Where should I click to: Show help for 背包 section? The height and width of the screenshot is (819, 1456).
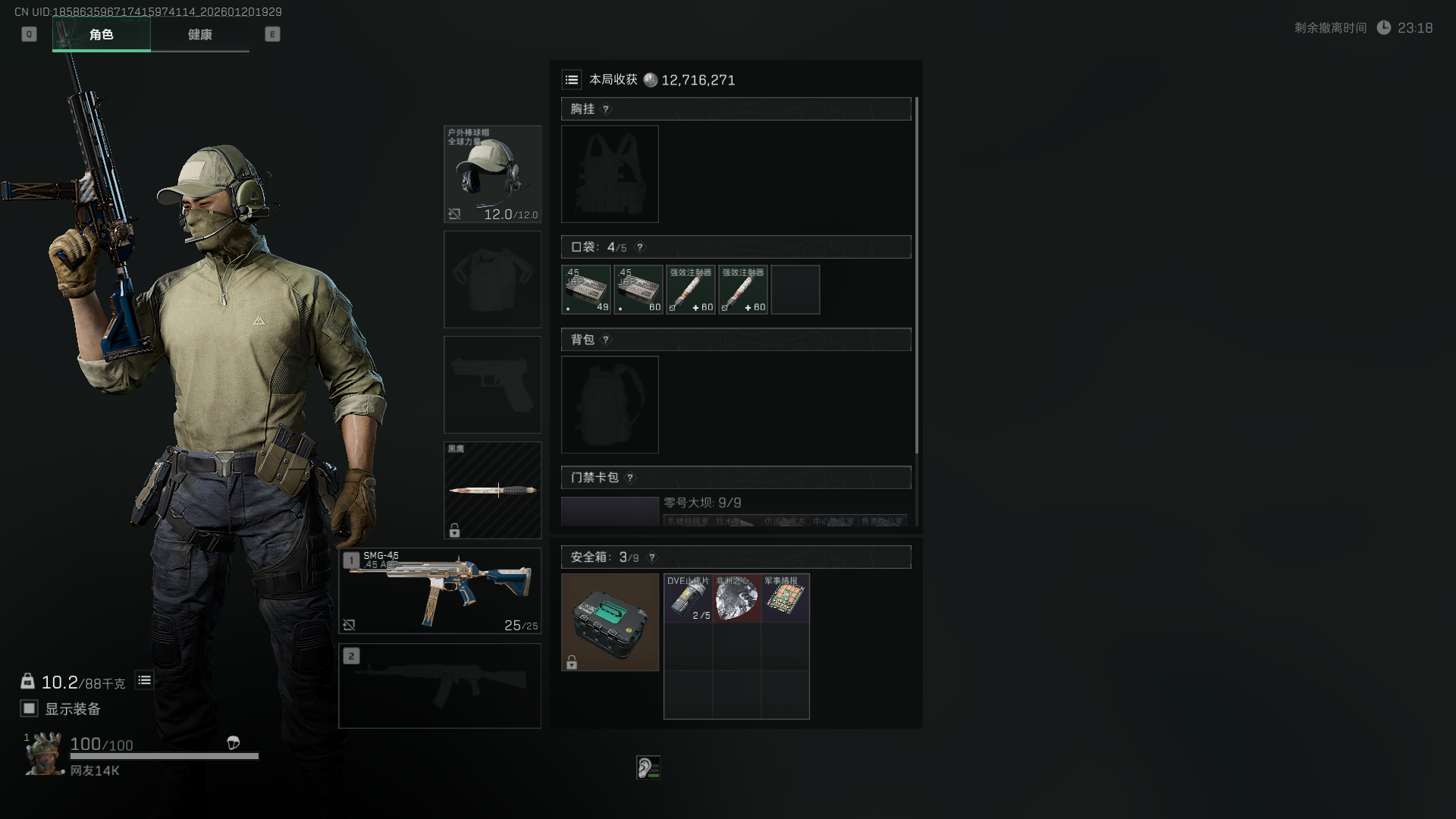point(606,340)
